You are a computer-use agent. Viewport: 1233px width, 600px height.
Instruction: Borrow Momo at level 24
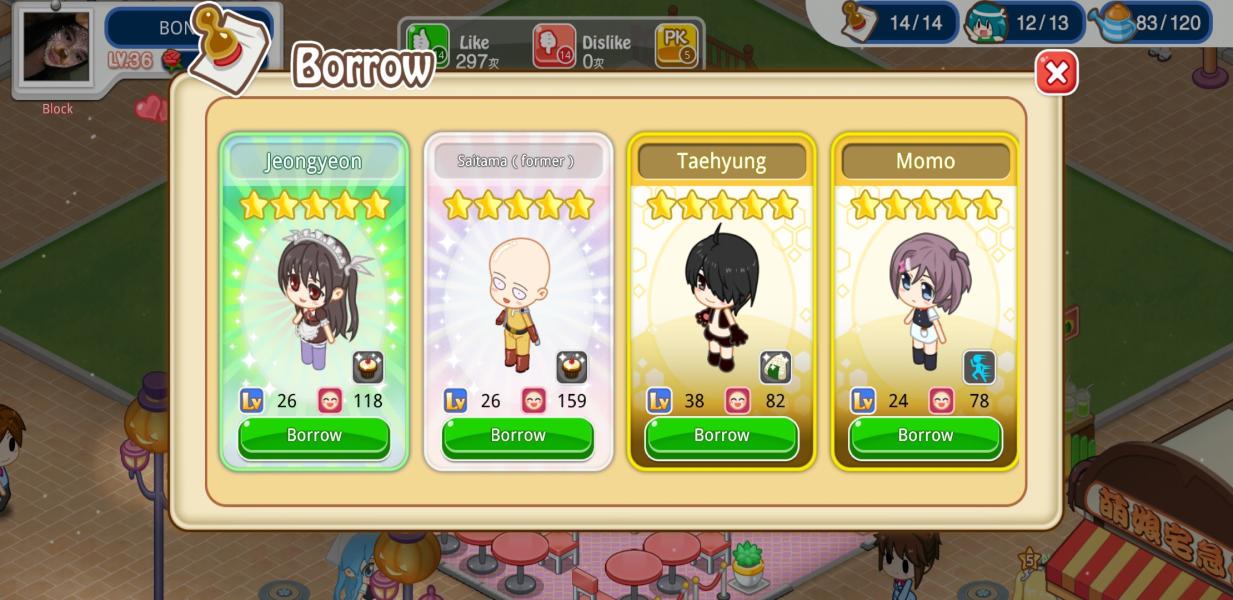[925, 436]
